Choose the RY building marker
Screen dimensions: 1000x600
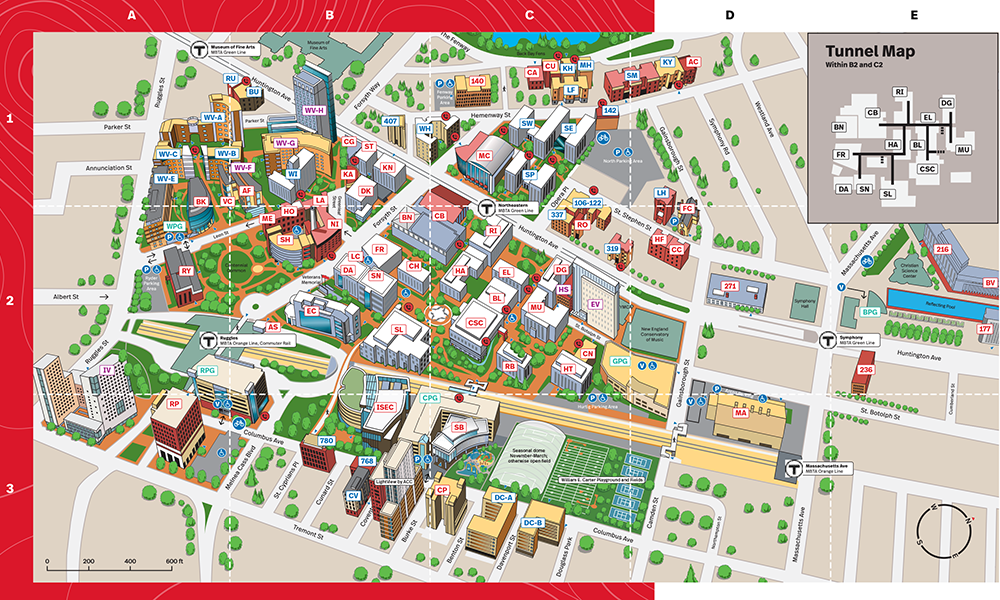186,271
